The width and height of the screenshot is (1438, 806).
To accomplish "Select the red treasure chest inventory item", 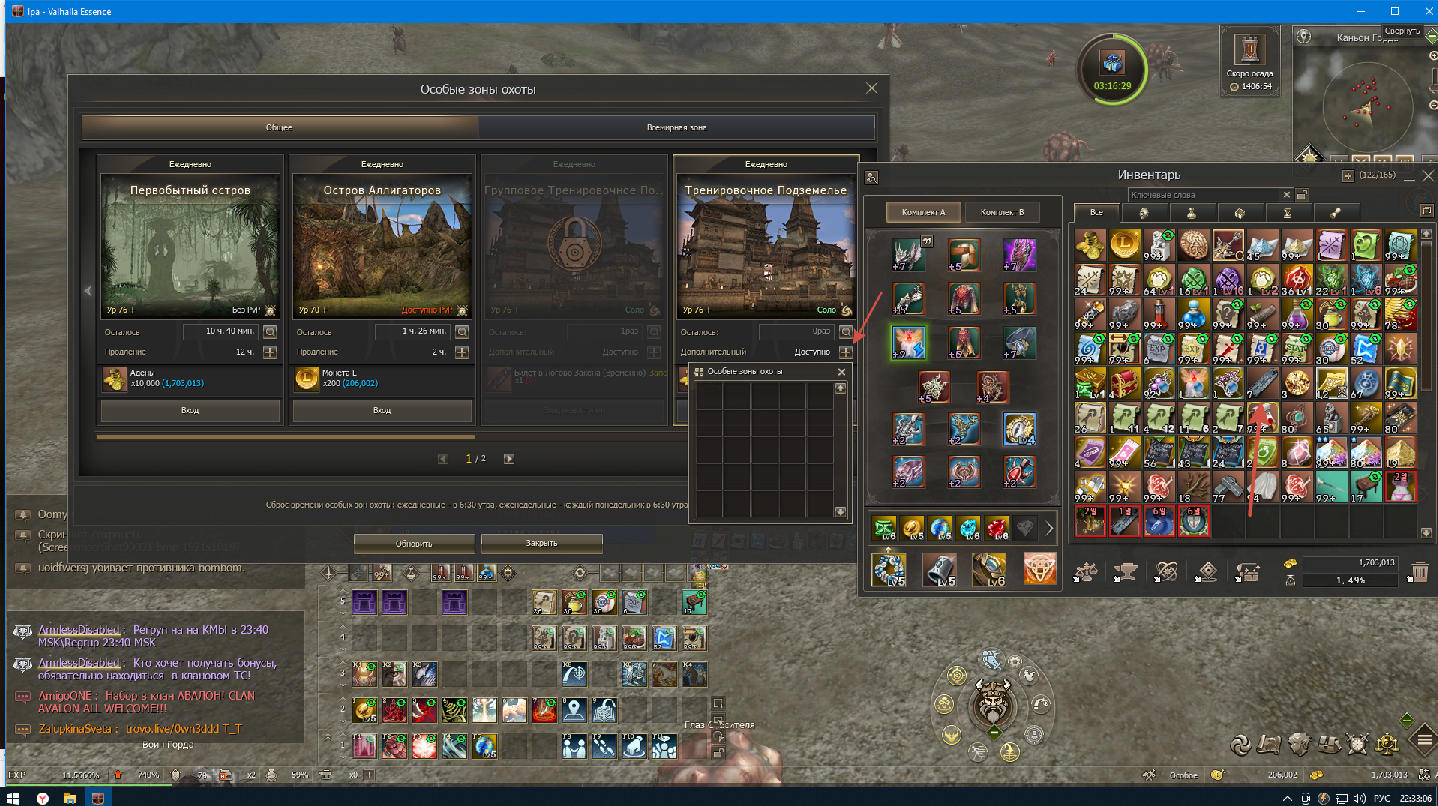I will point(1124,381).
